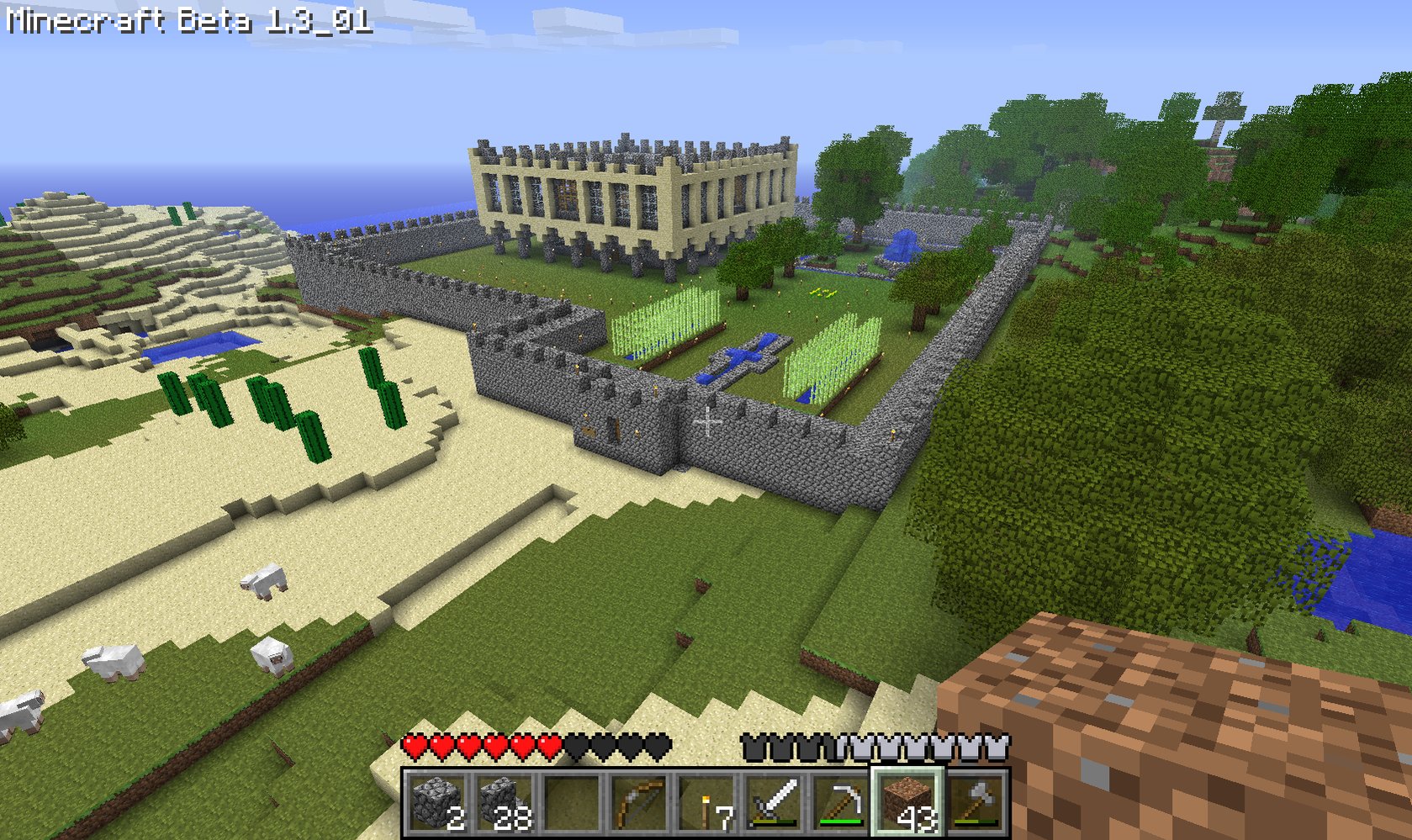
Task: Select the cobblestone stairs stack of 28
Action: tap(505, 802)
